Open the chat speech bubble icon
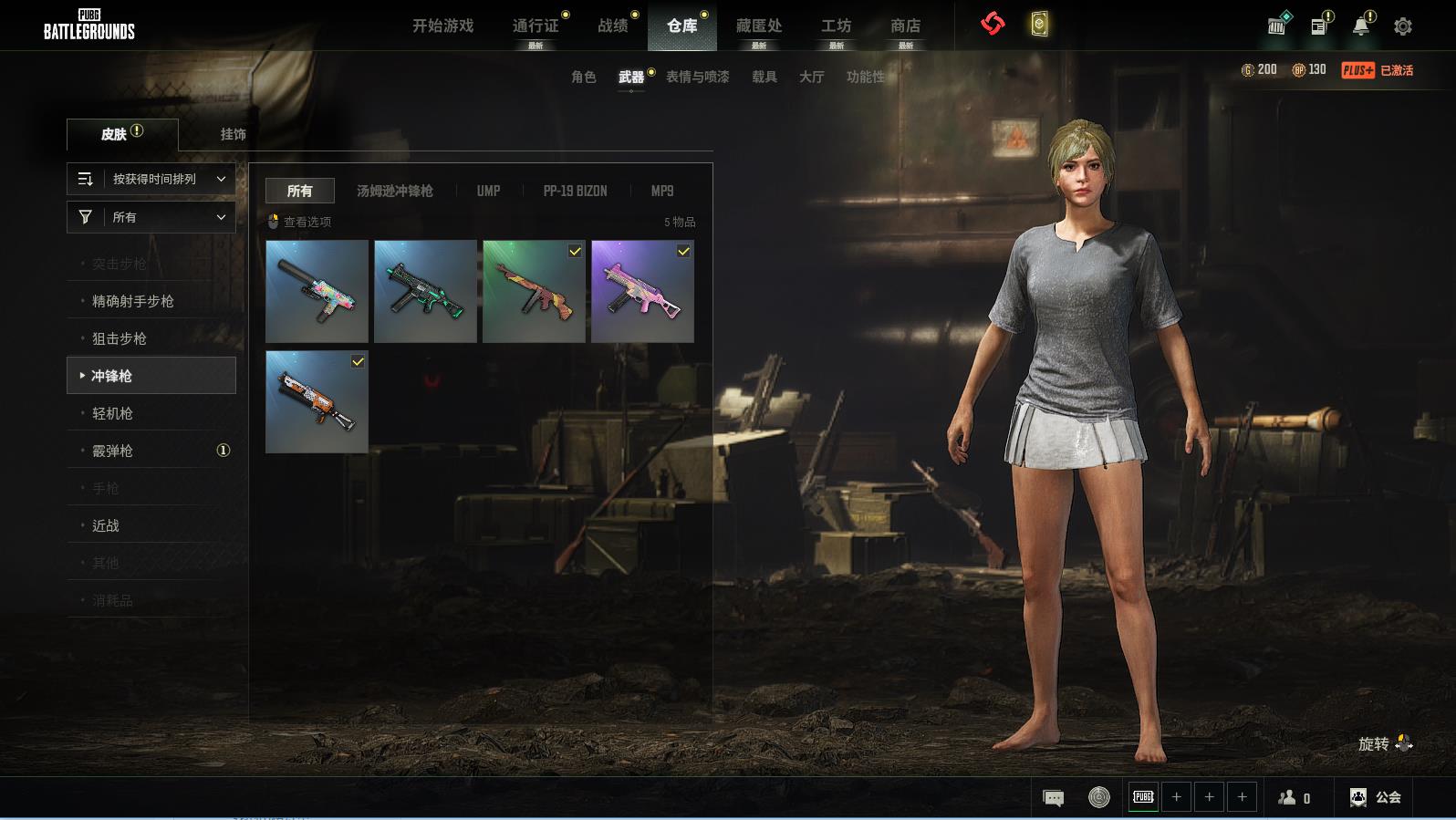The width and height of the screenshot is (1456, 820). [x=1053, y=798]
